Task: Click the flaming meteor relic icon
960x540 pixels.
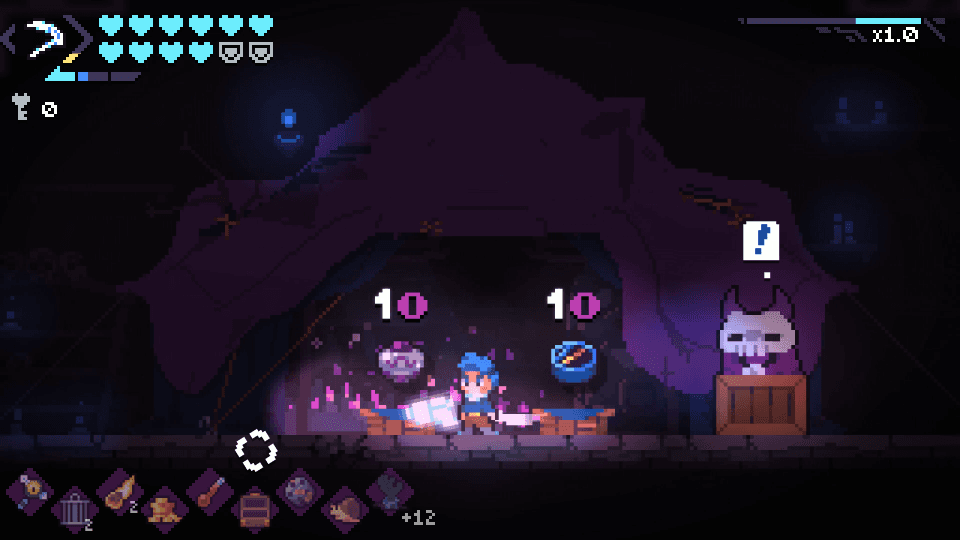Action: click(x=119, y=492)
